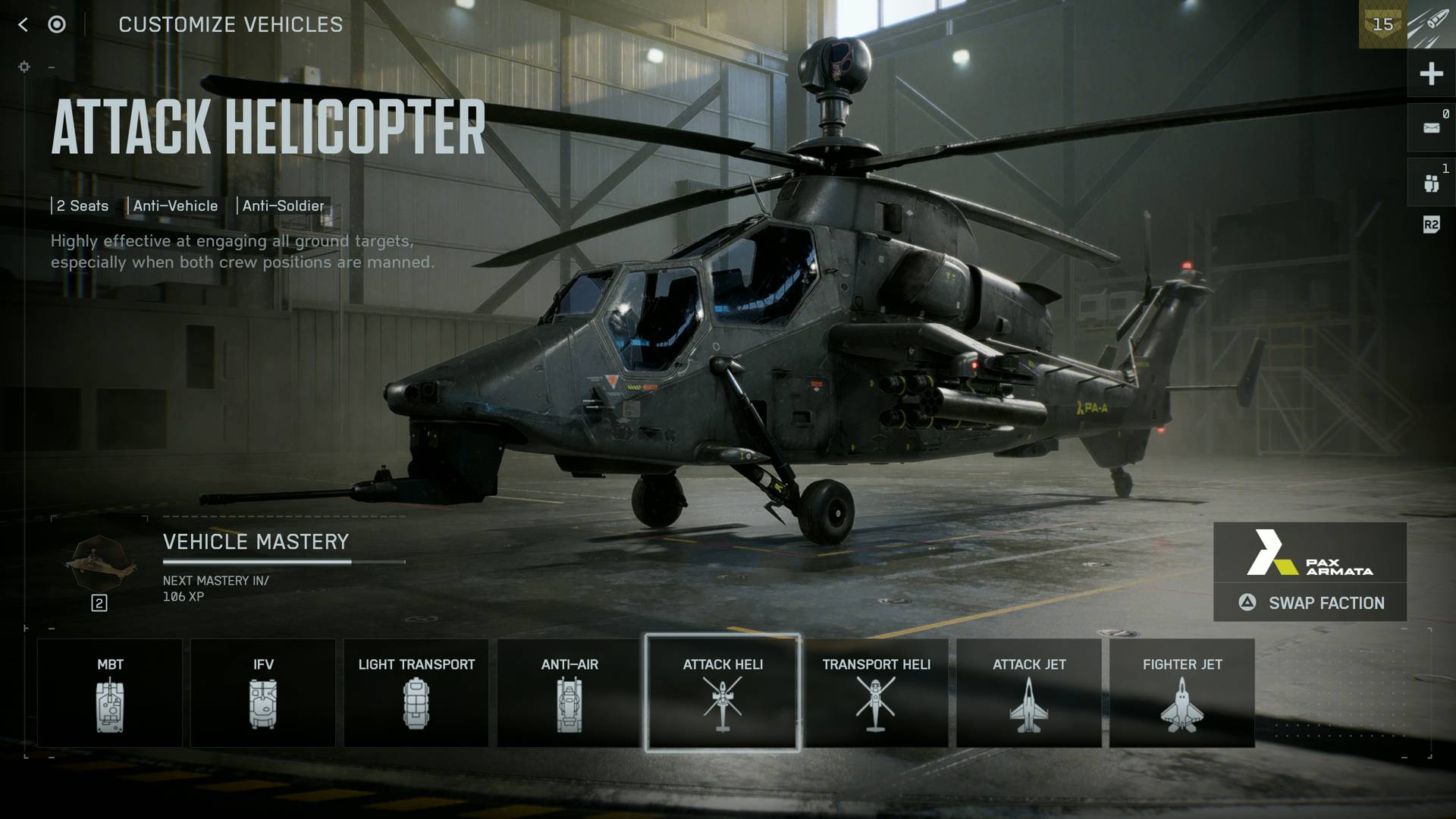Open the mail envelope icon
The image size is (1456, 819).
[1431, 127]
